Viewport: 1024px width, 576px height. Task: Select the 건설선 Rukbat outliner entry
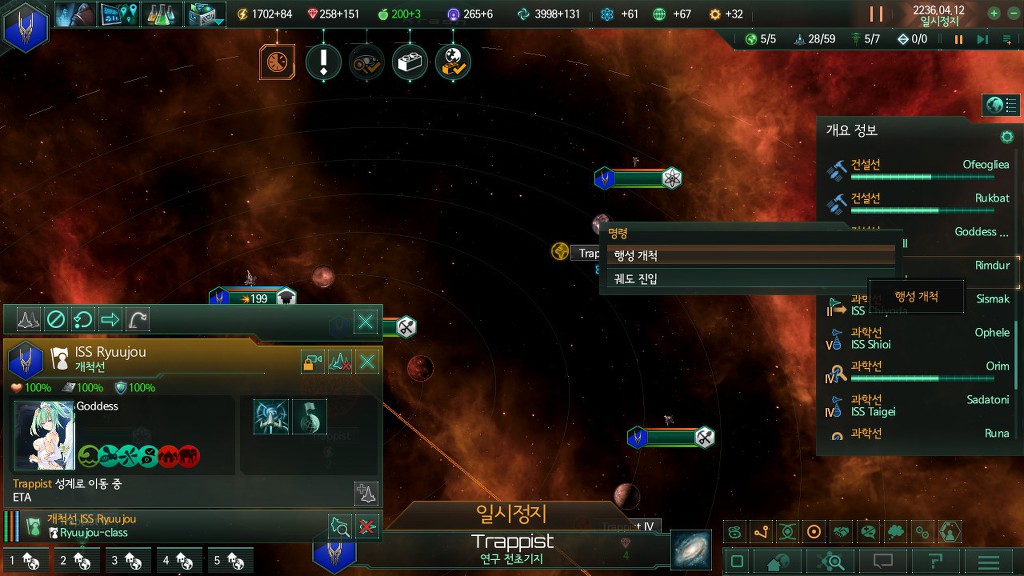click(920, 203)
